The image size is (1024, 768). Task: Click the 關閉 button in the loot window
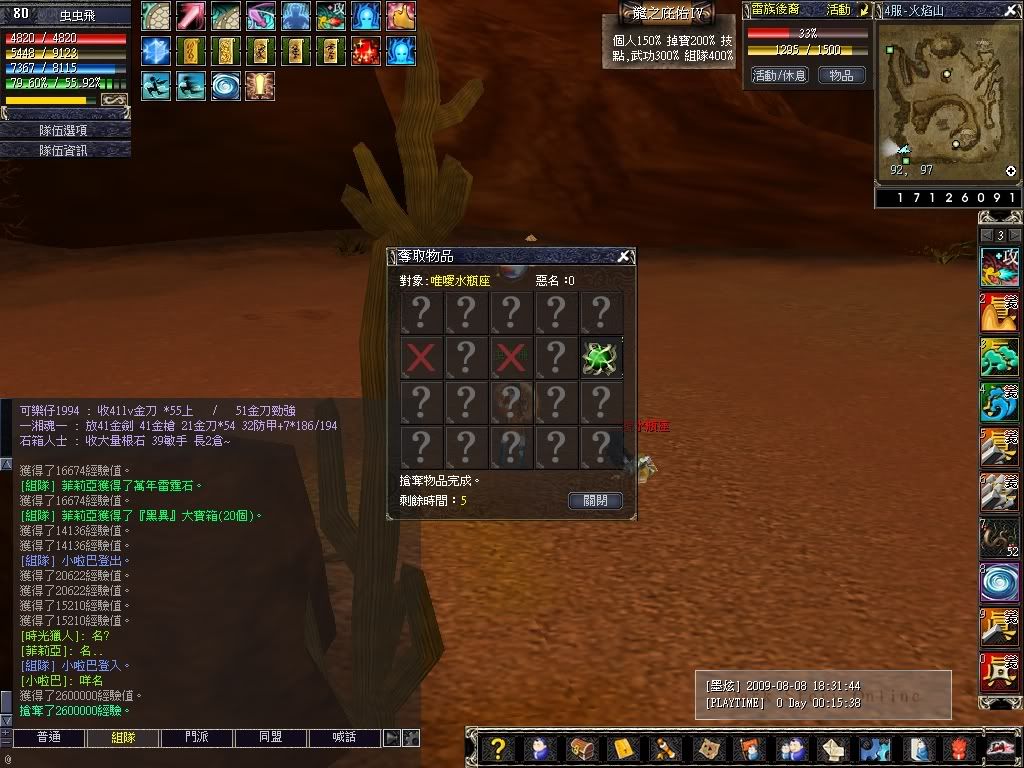point(595,500)
